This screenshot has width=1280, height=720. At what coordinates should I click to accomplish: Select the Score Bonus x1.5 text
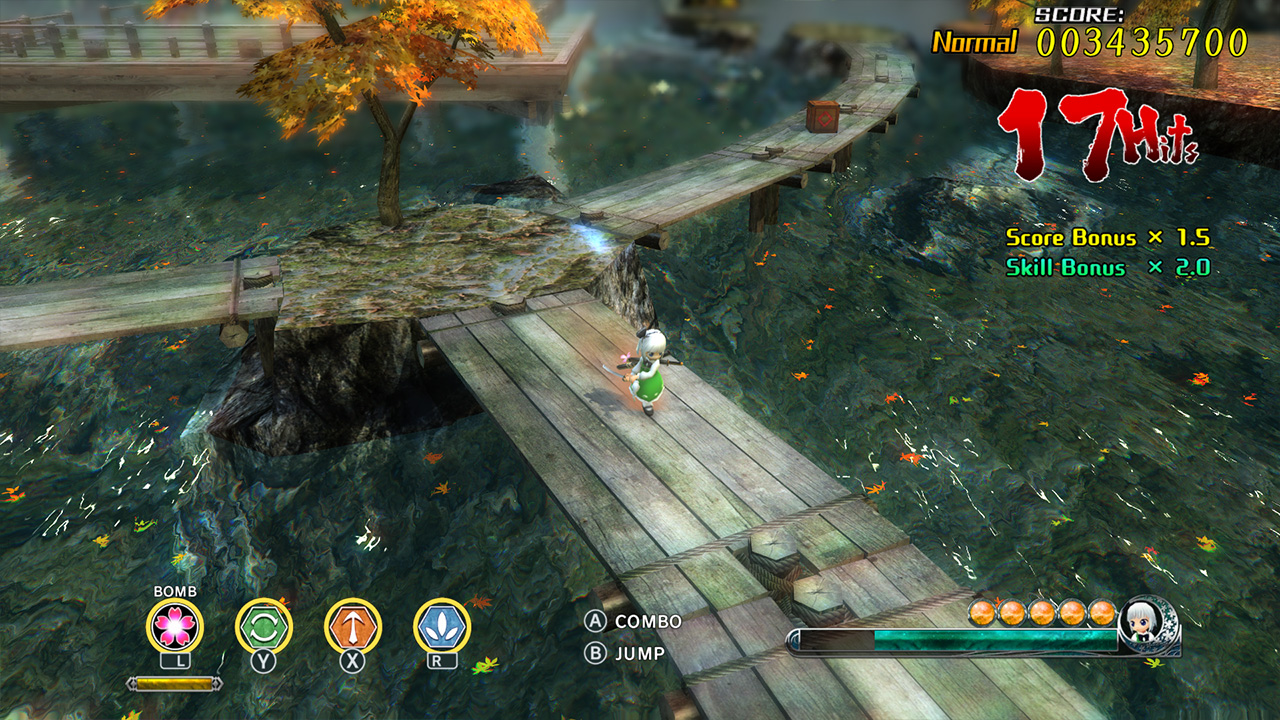(1109, 238)
